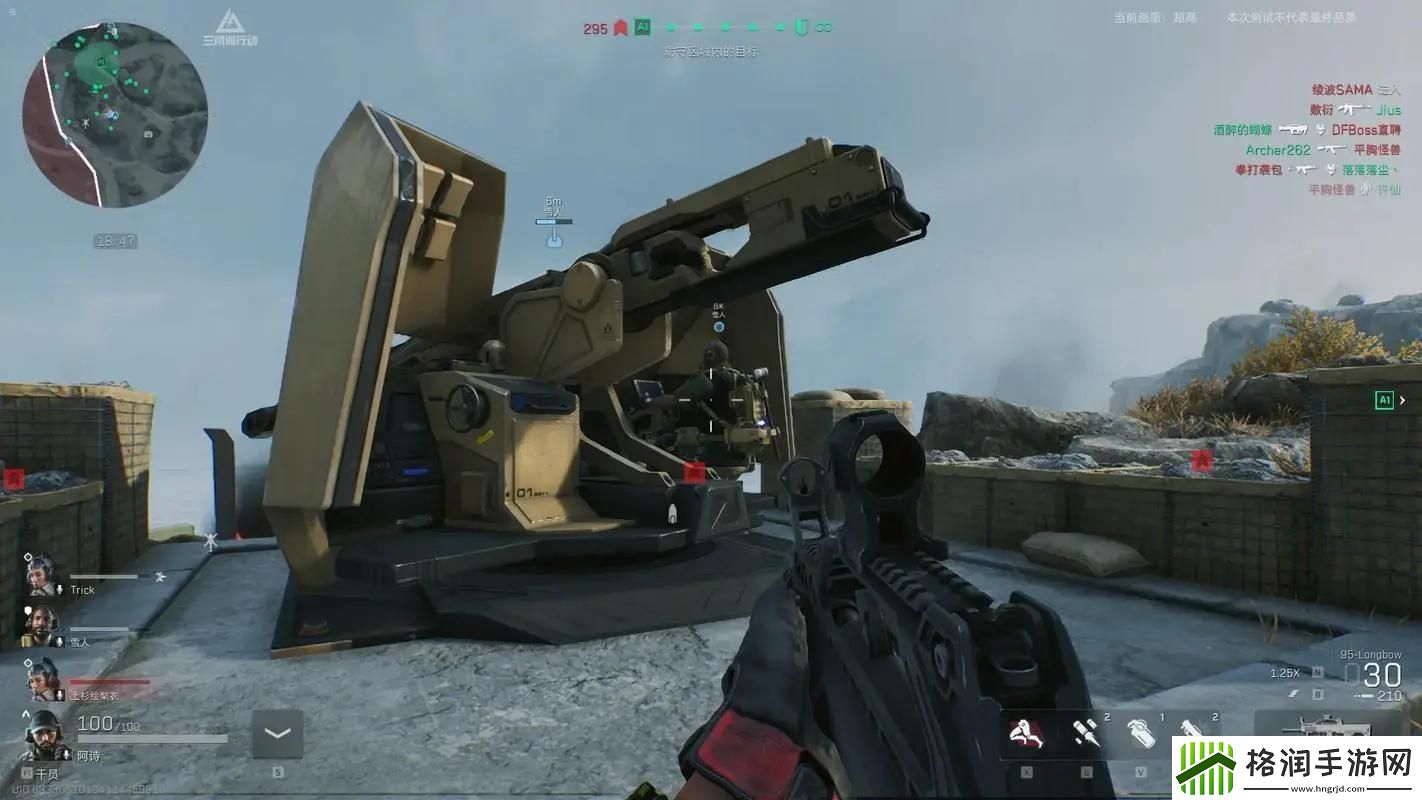
Task: Select squadmate 雪人's portrait
Action: (41, 626)
